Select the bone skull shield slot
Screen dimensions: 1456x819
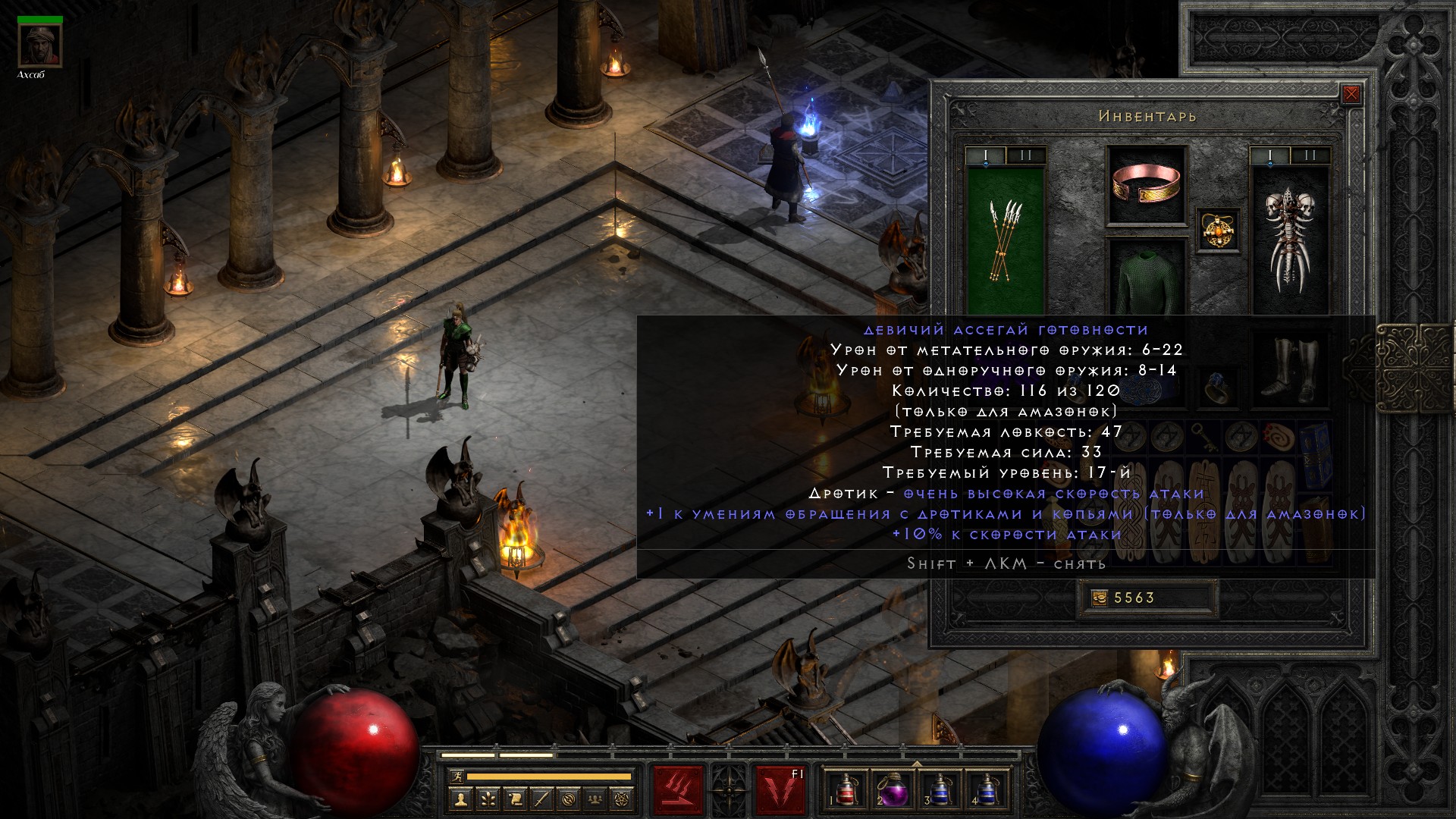pos(1289,239)
